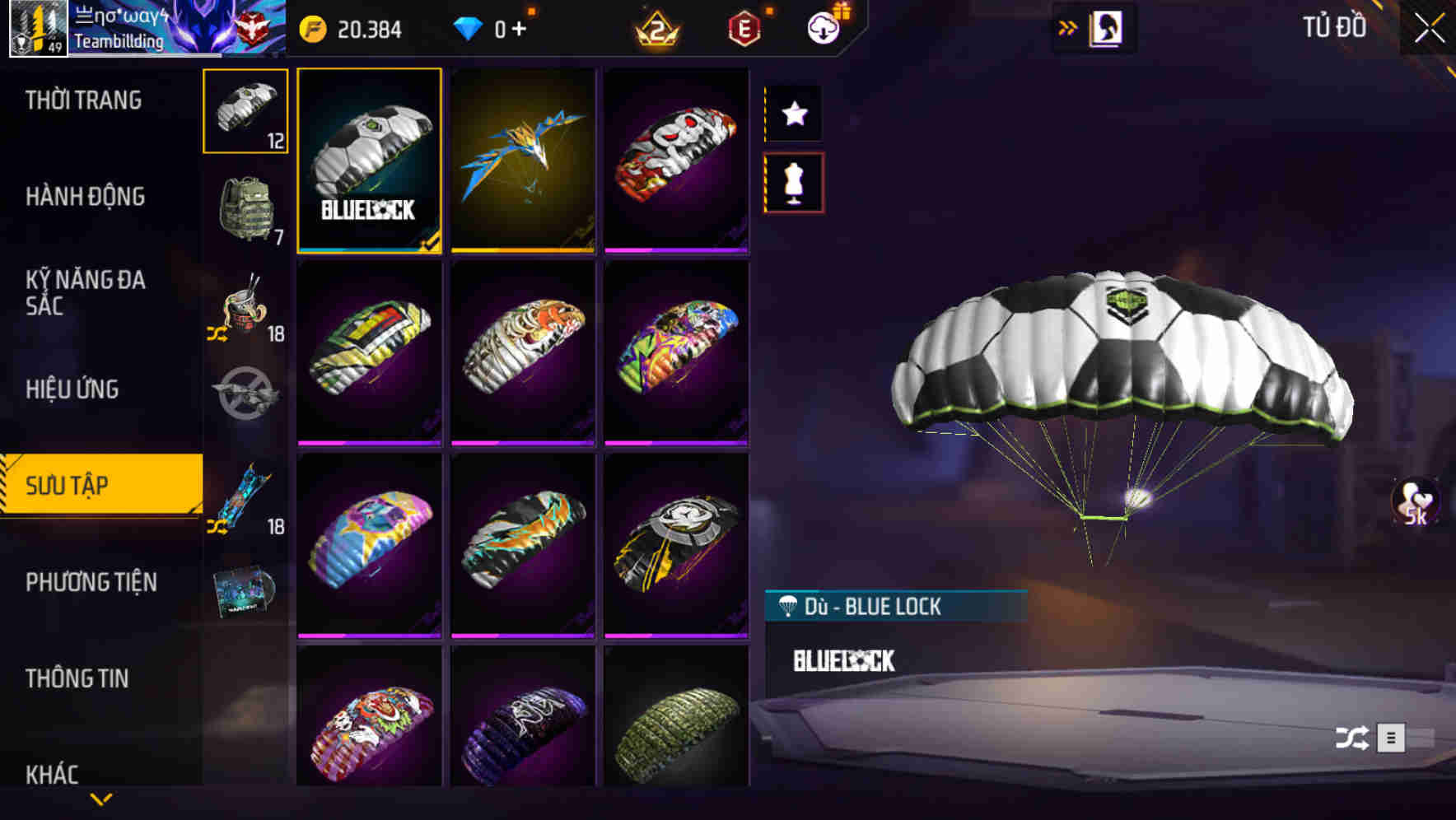Select the BLUE LOCK parachute thumbnail
The image size is (1456, 820).
point(370,161)
